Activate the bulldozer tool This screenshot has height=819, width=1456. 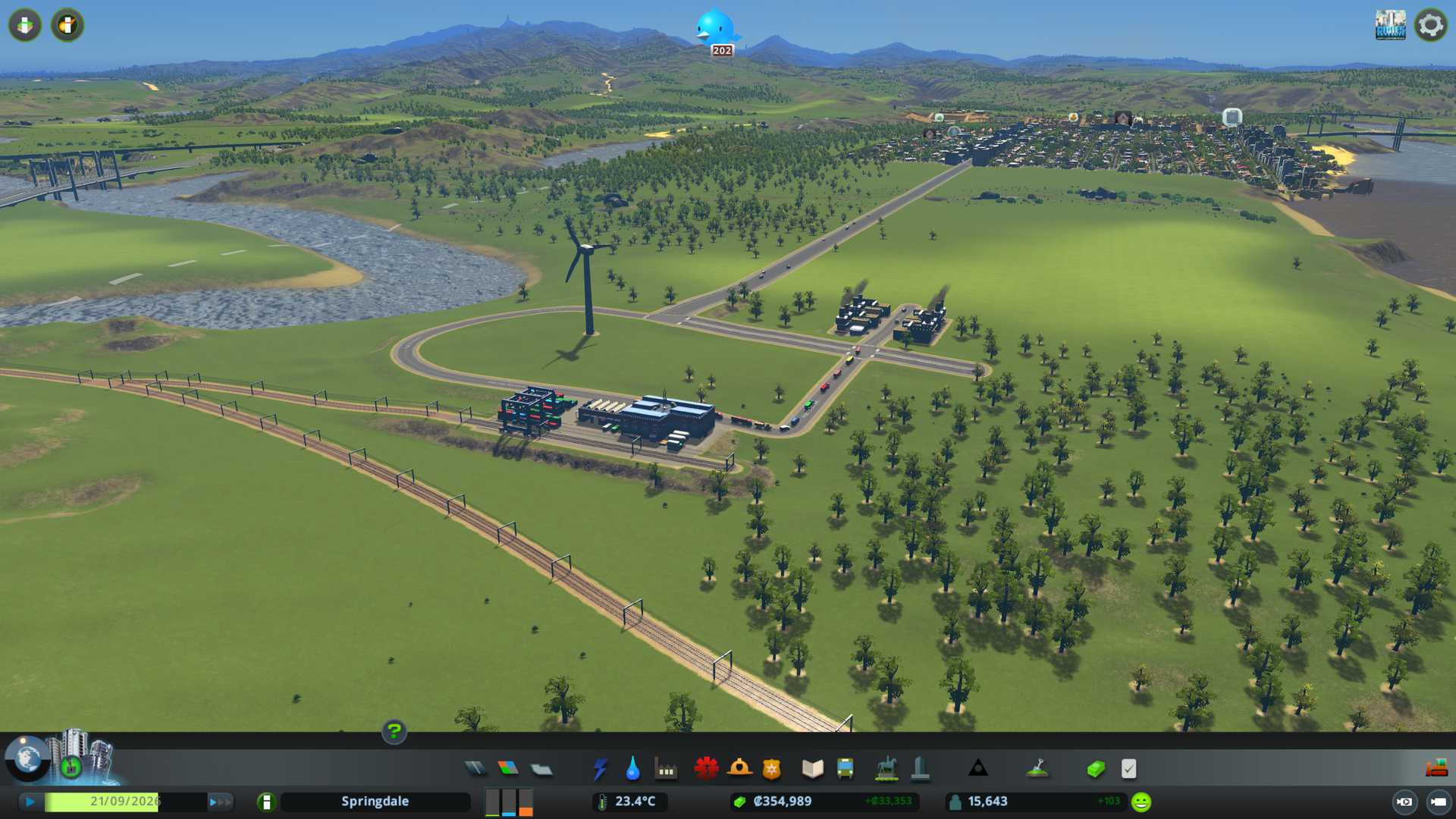(1436, 769)
